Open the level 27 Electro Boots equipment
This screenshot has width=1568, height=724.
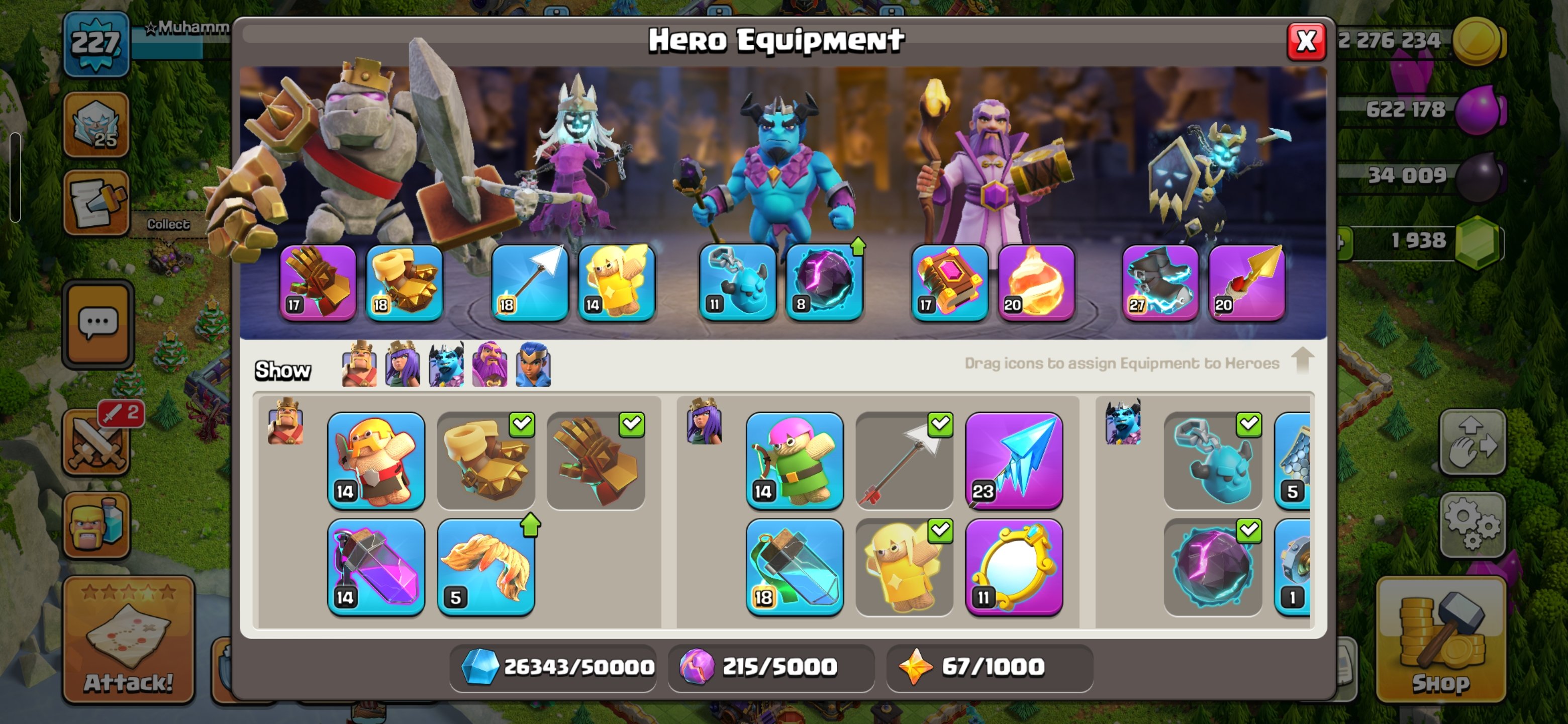(1160, 282)
